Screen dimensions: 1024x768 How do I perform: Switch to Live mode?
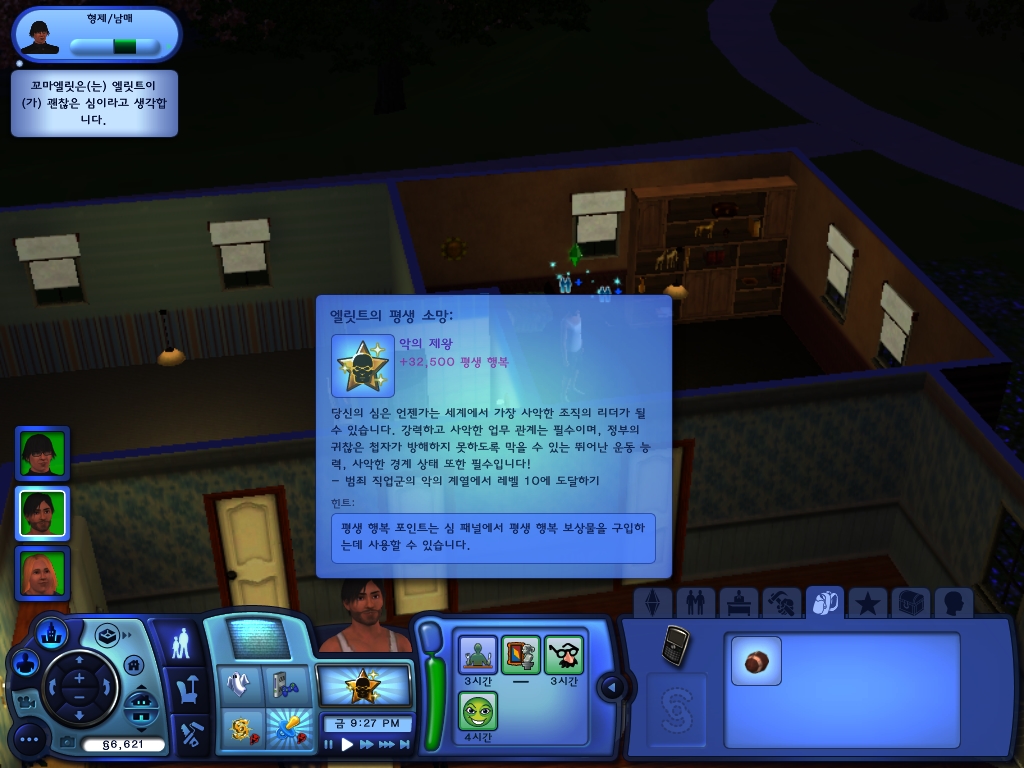pos(180,643)
